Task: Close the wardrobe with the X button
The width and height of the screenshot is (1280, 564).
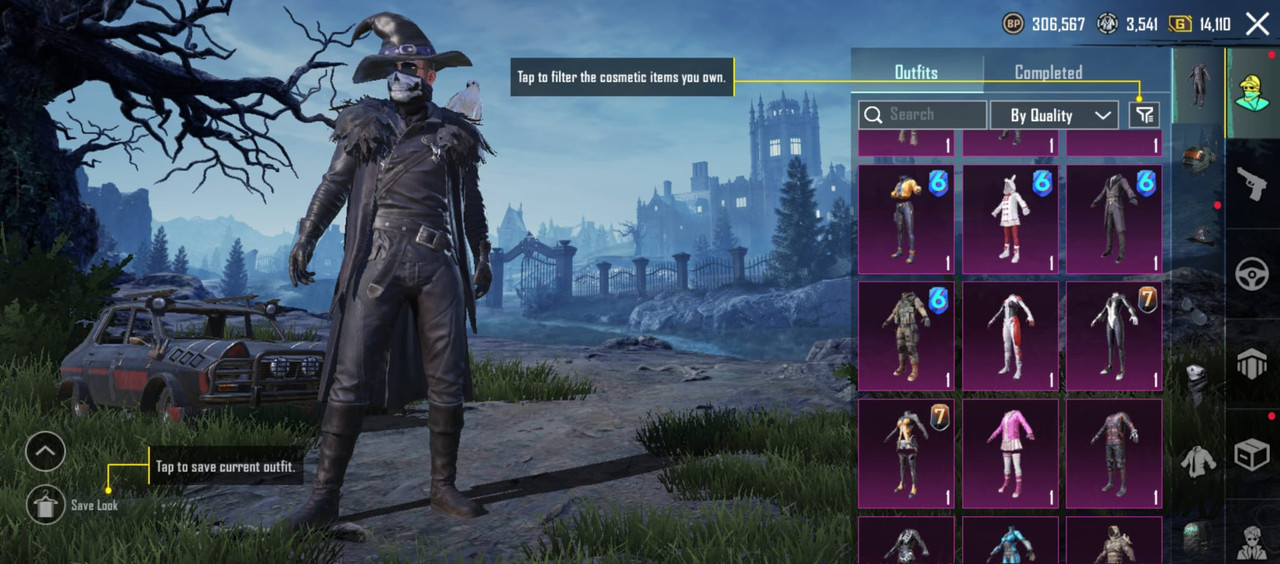Action: click(x=1257, y=24)
